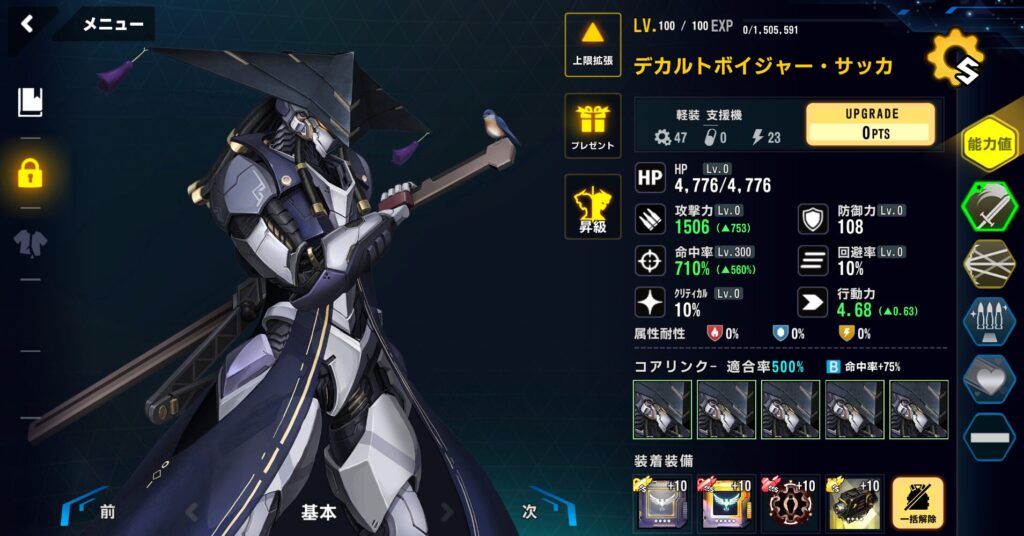Viewport: 1024px width, 536px height.
Task: Toggle the yellow padlock lock icon
Action: tap(30, 173)
